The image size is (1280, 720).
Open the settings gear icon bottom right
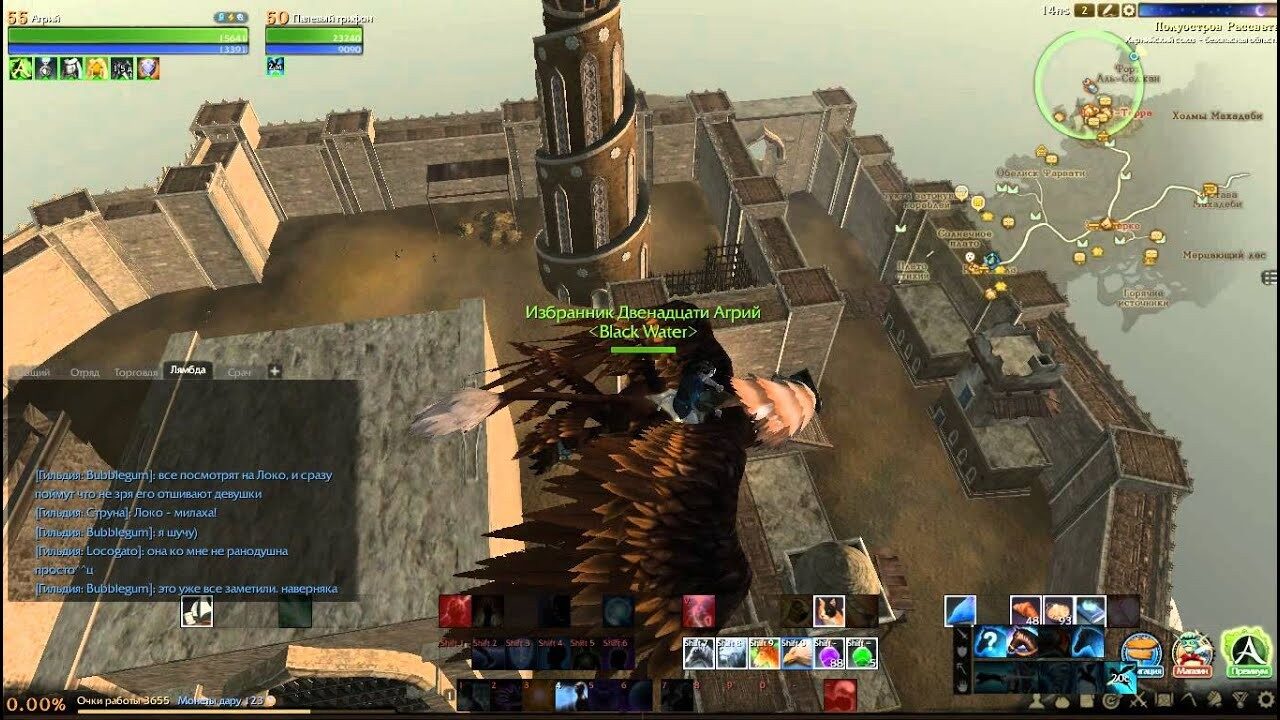[1266, 702]
